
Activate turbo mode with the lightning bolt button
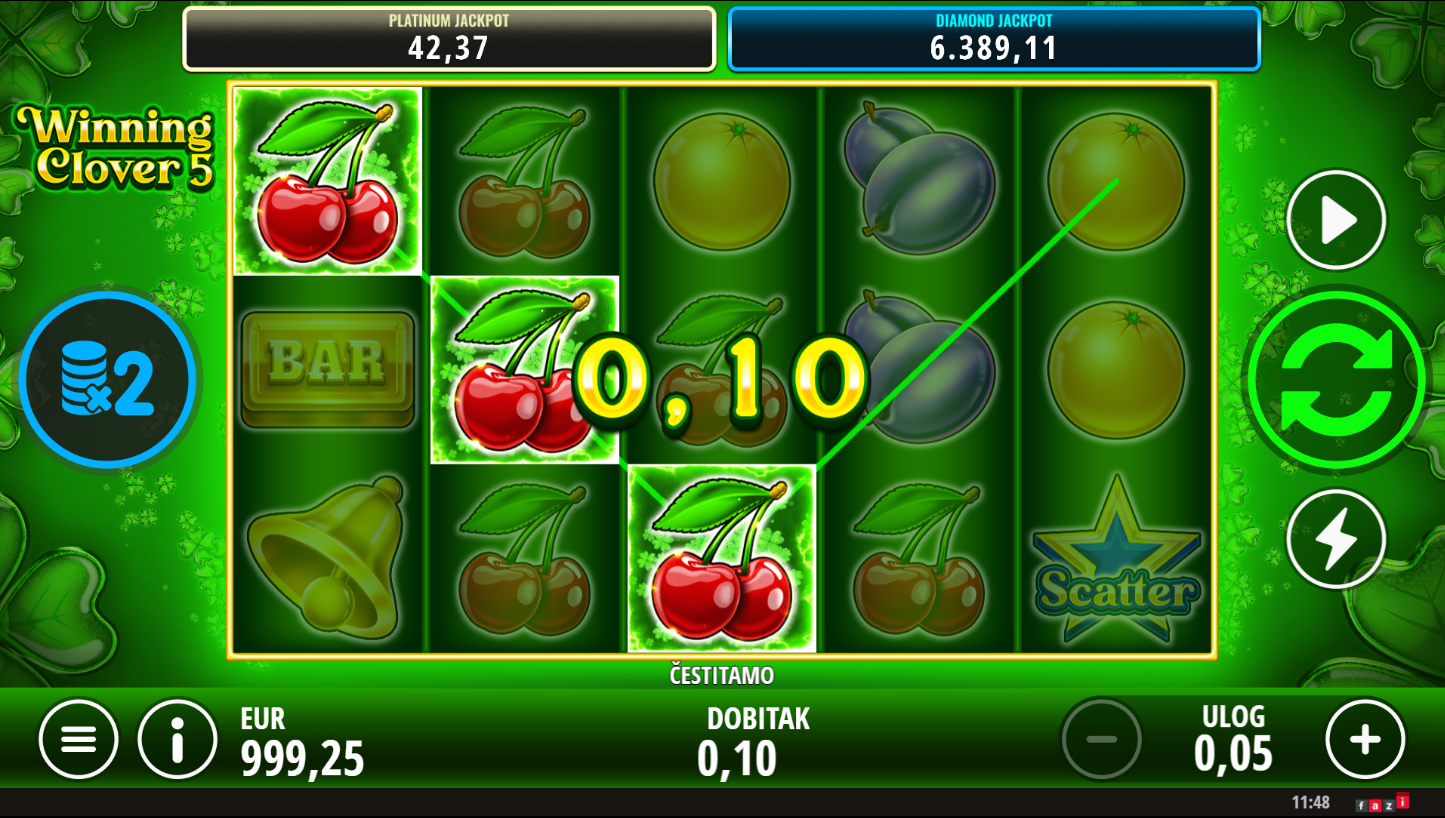[1336, 540]
